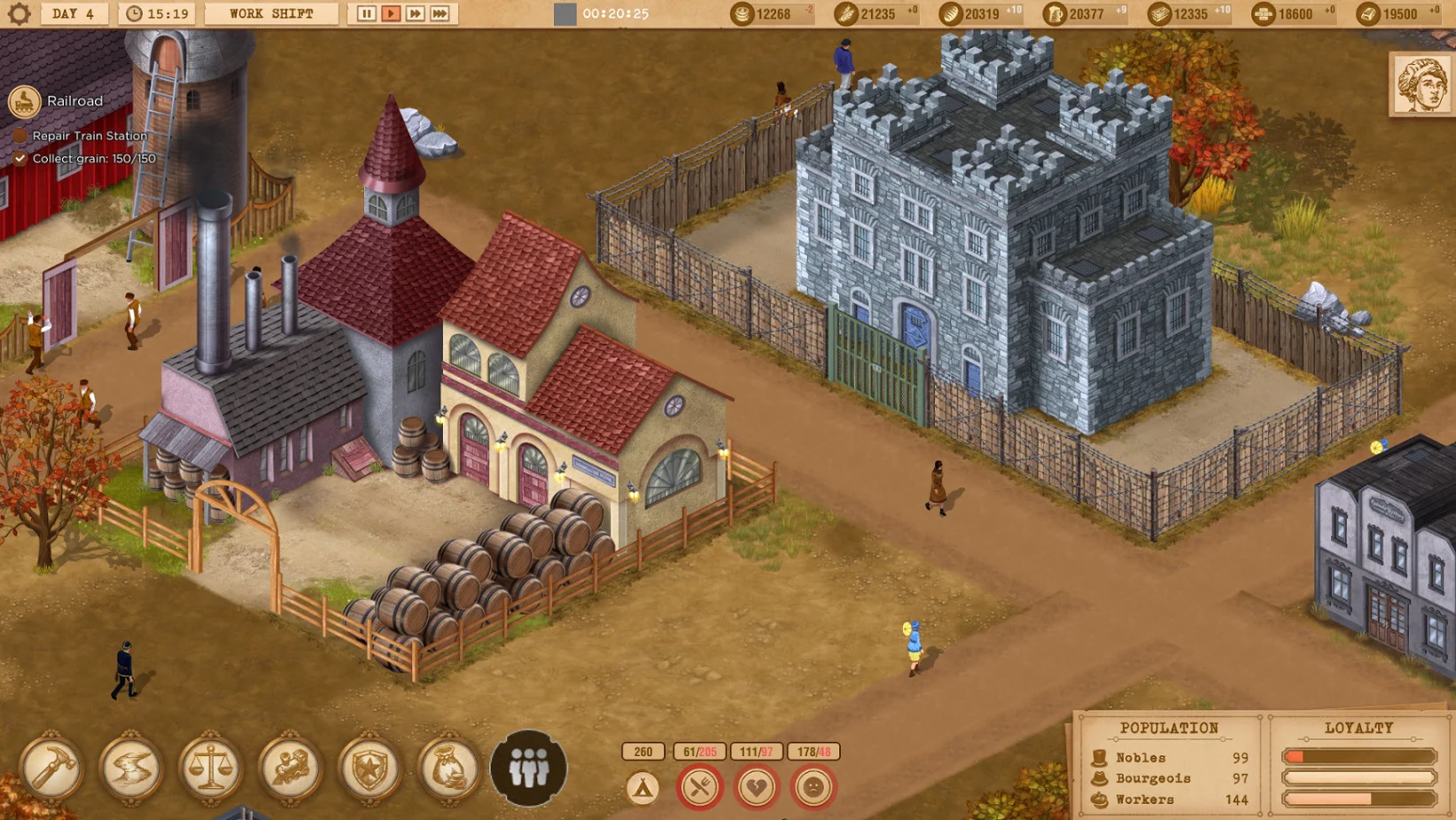Switch to double fast-forward speed
Viewport: 1456px width, 820px height.
pyautogui.click(x=415, y=13)
